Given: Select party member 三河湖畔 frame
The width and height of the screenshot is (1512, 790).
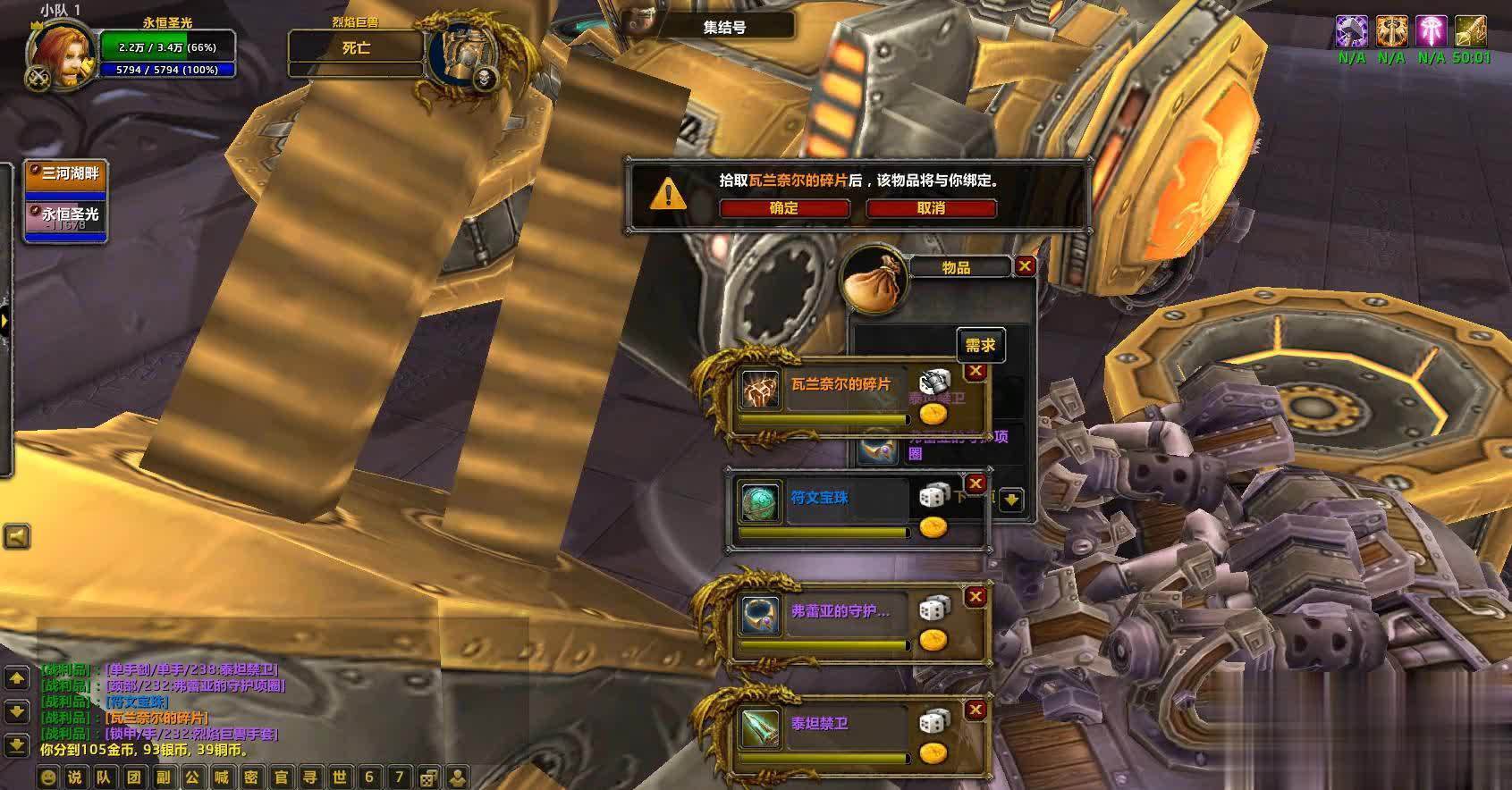Looking at the screenshot, I should [x=65, y=177].
